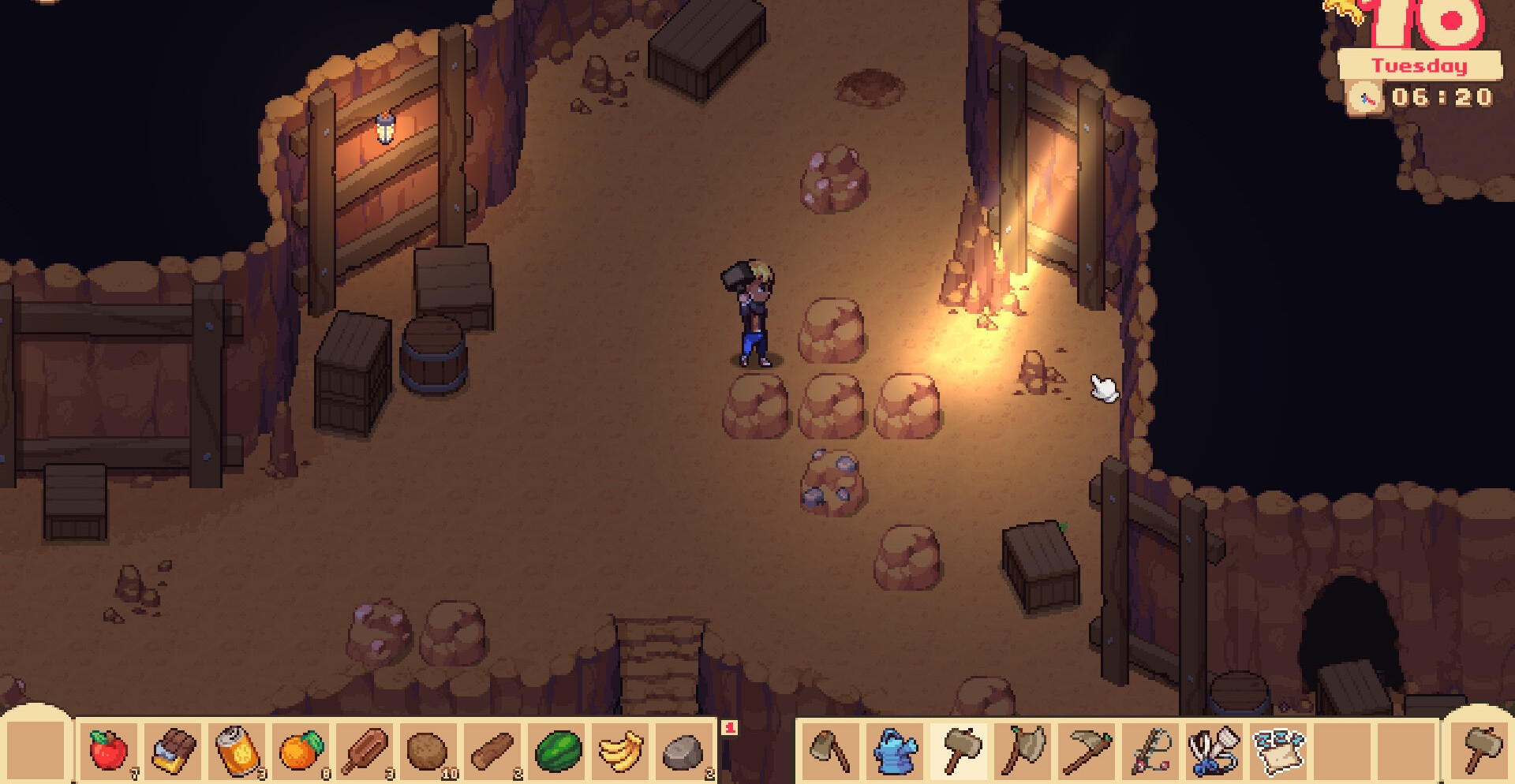The width and height of the screenshot is (1515, 784).
Task: Choose the chocolate bar in the hotbar
Action: [x=173, y=750]
